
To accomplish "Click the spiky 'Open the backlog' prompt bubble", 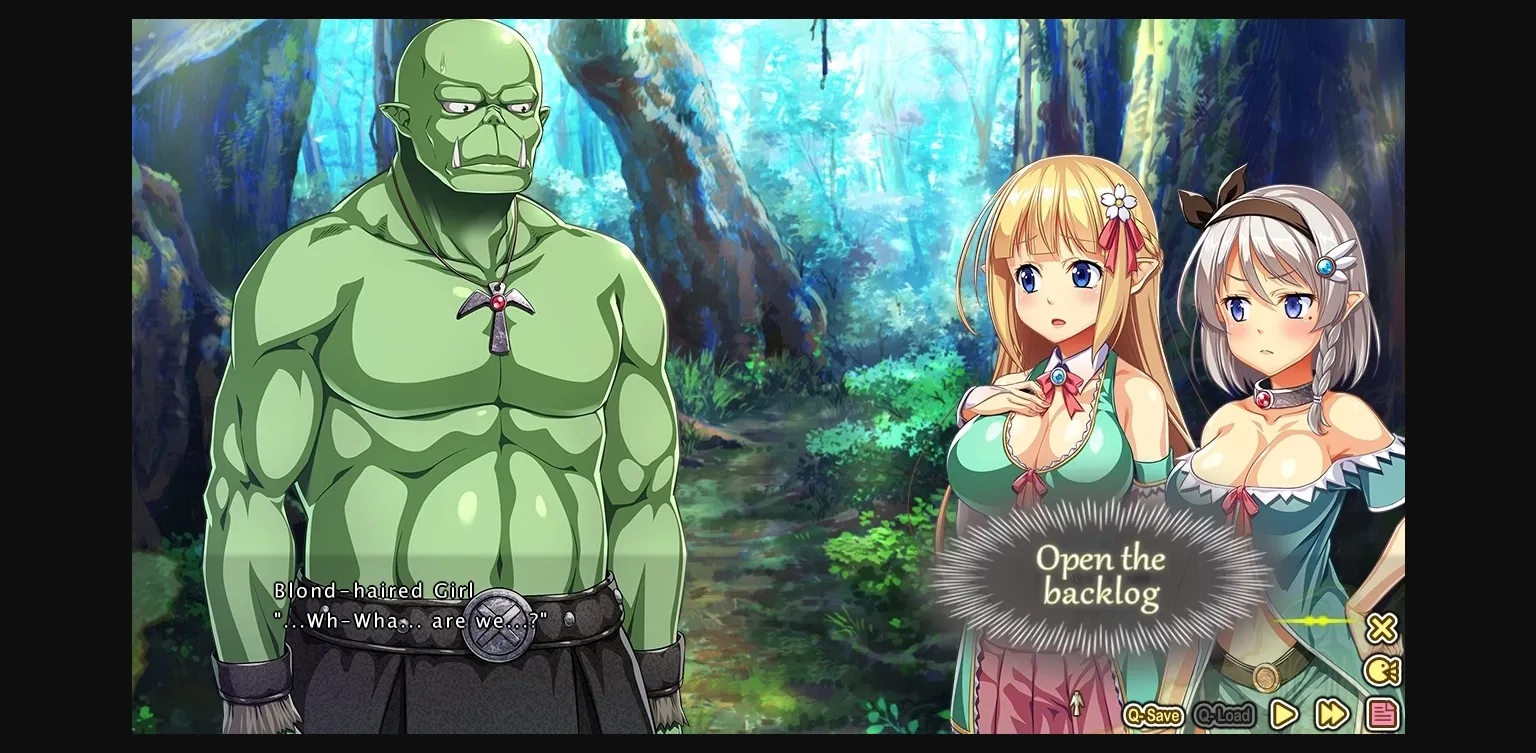I will (1102, 575).
